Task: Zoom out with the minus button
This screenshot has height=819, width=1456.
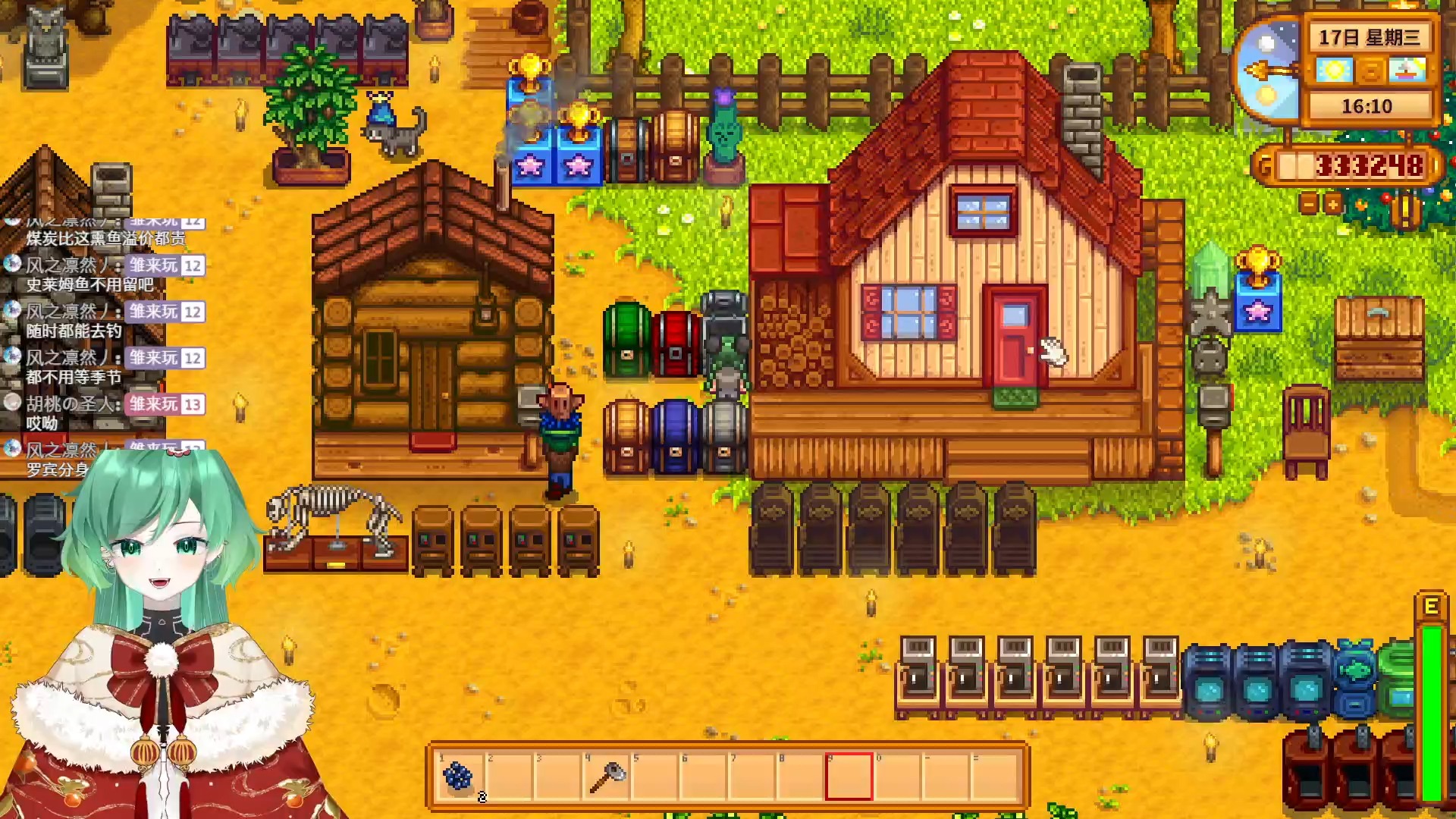Action: click(1309, 204)
